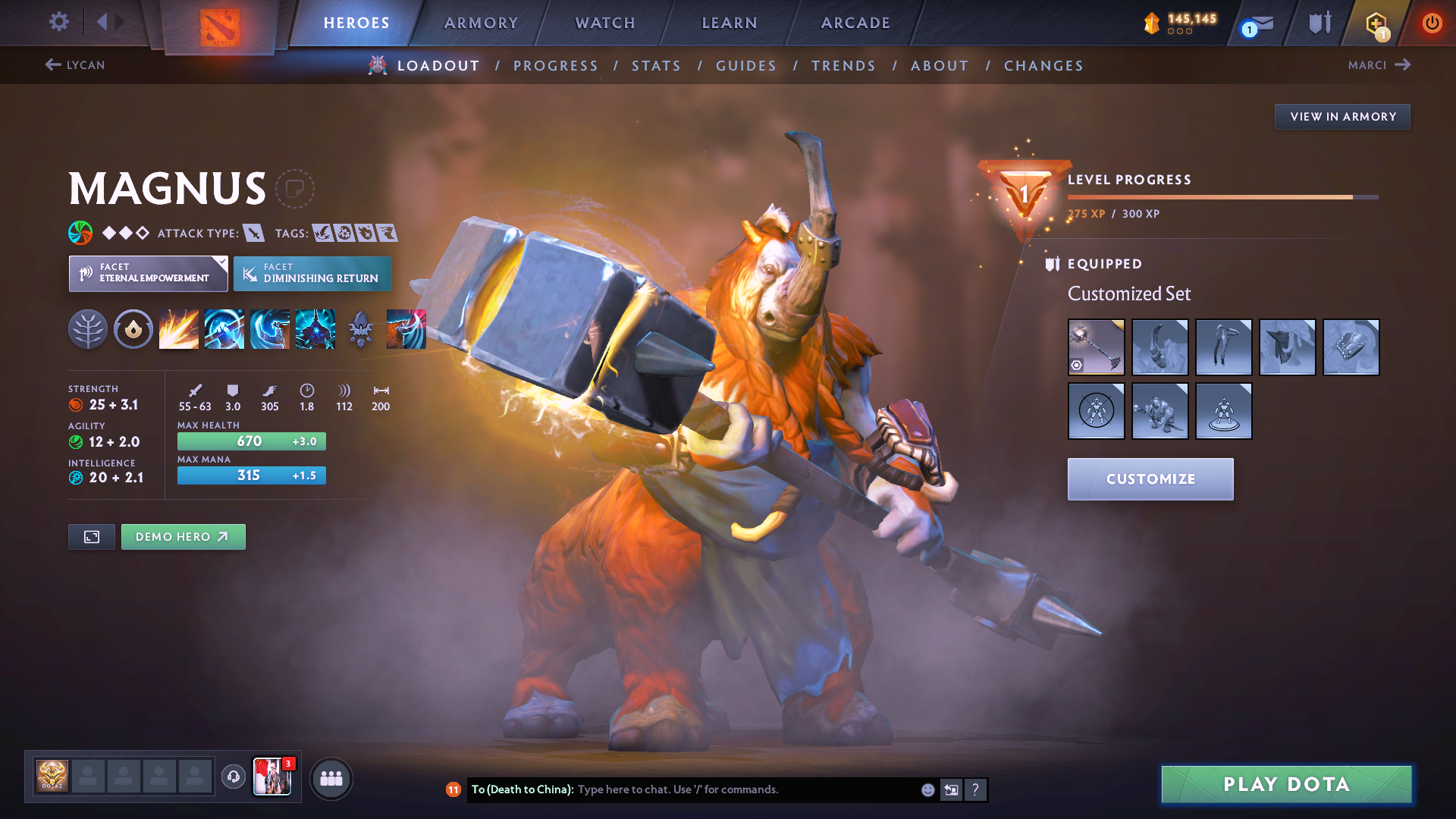Click the settings gear icon

pos(58,22)
